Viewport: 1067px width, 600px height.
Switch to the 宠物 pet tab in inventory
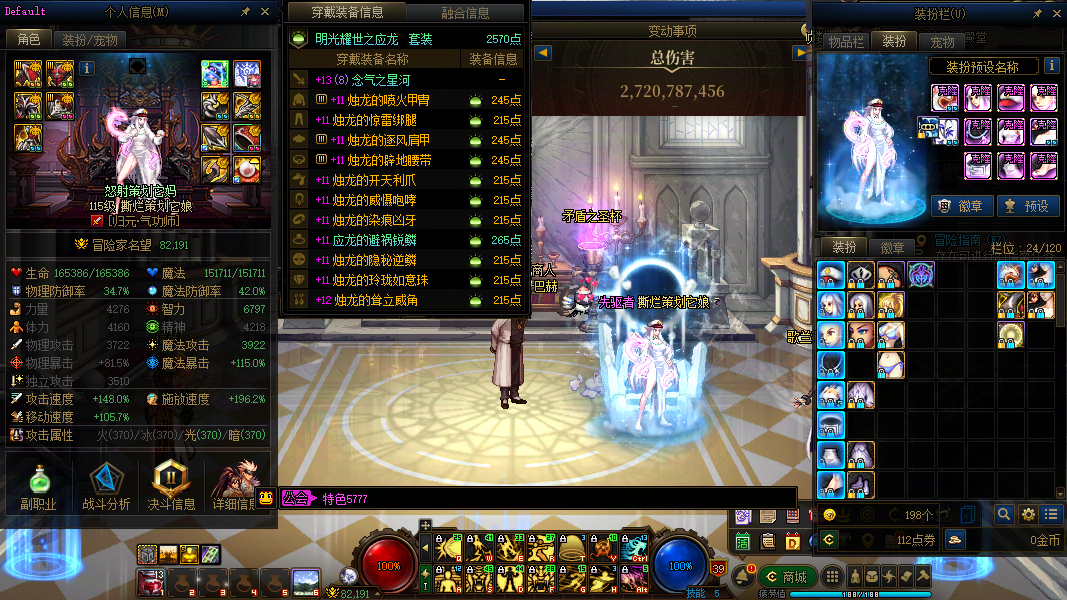(x=942, y=41)
